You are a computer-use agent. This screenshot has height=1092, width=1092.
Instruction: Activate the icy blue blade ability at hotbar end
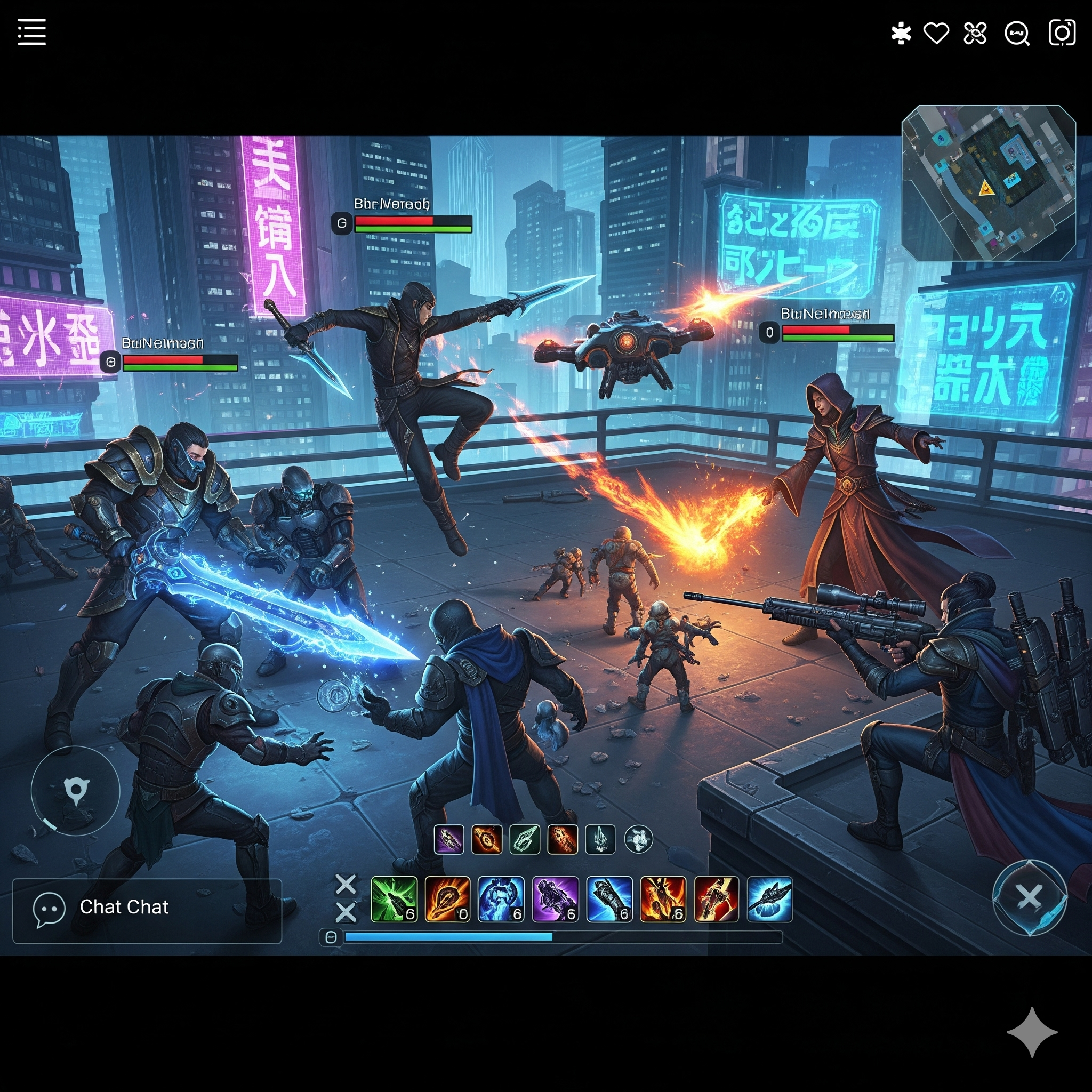click(769, 898)
